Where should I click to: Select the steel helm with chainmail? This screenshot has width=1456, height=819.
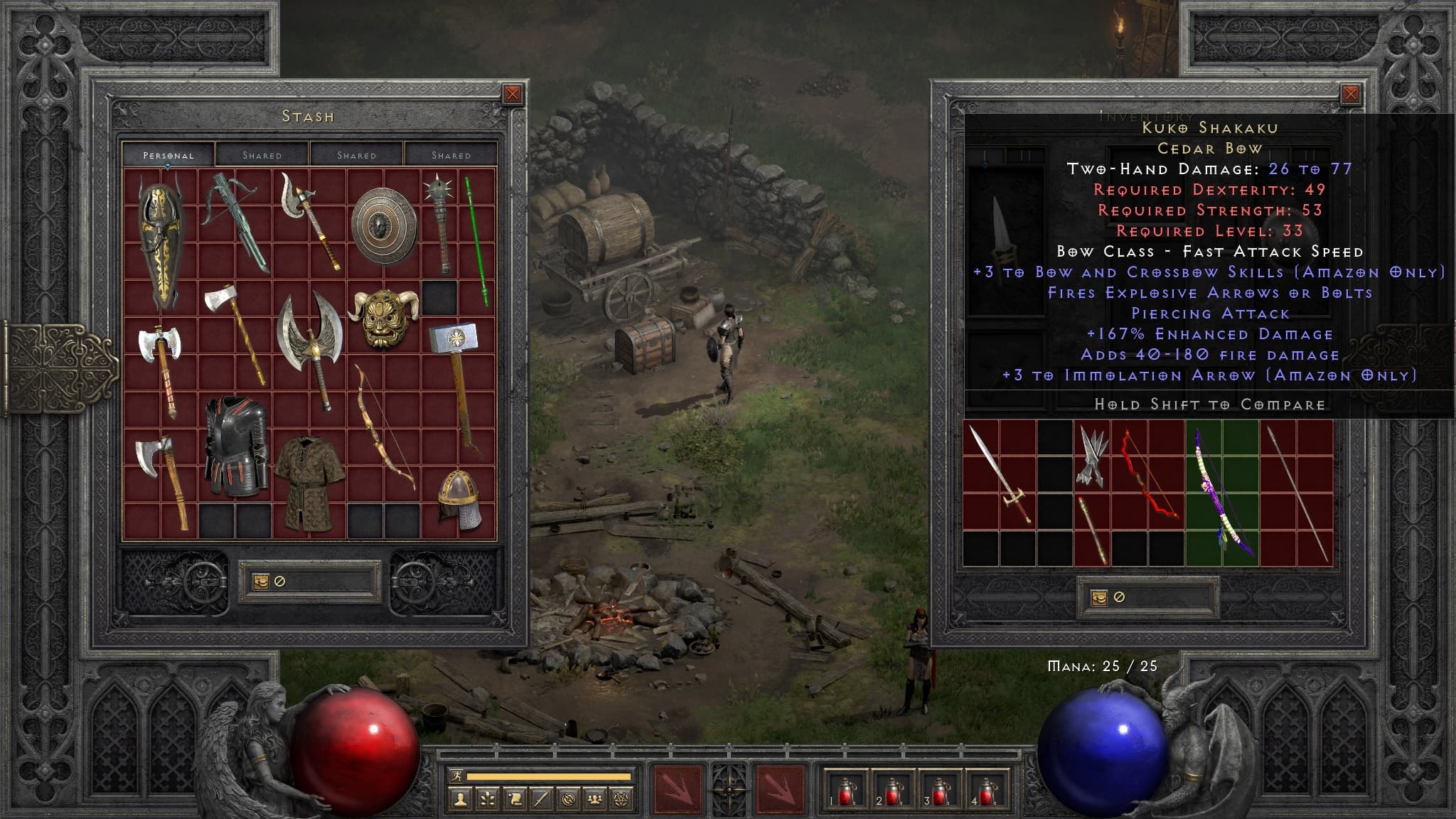(457, 499)
